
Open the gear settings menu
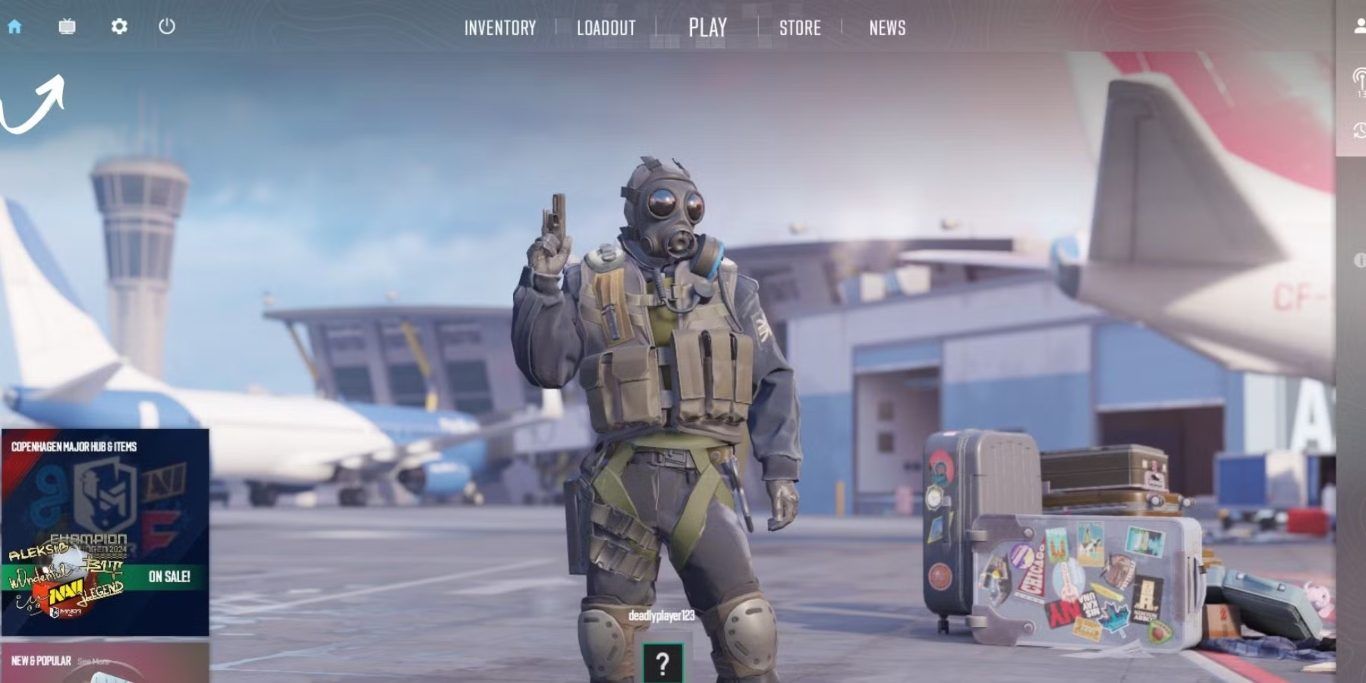tap(119, 27)
